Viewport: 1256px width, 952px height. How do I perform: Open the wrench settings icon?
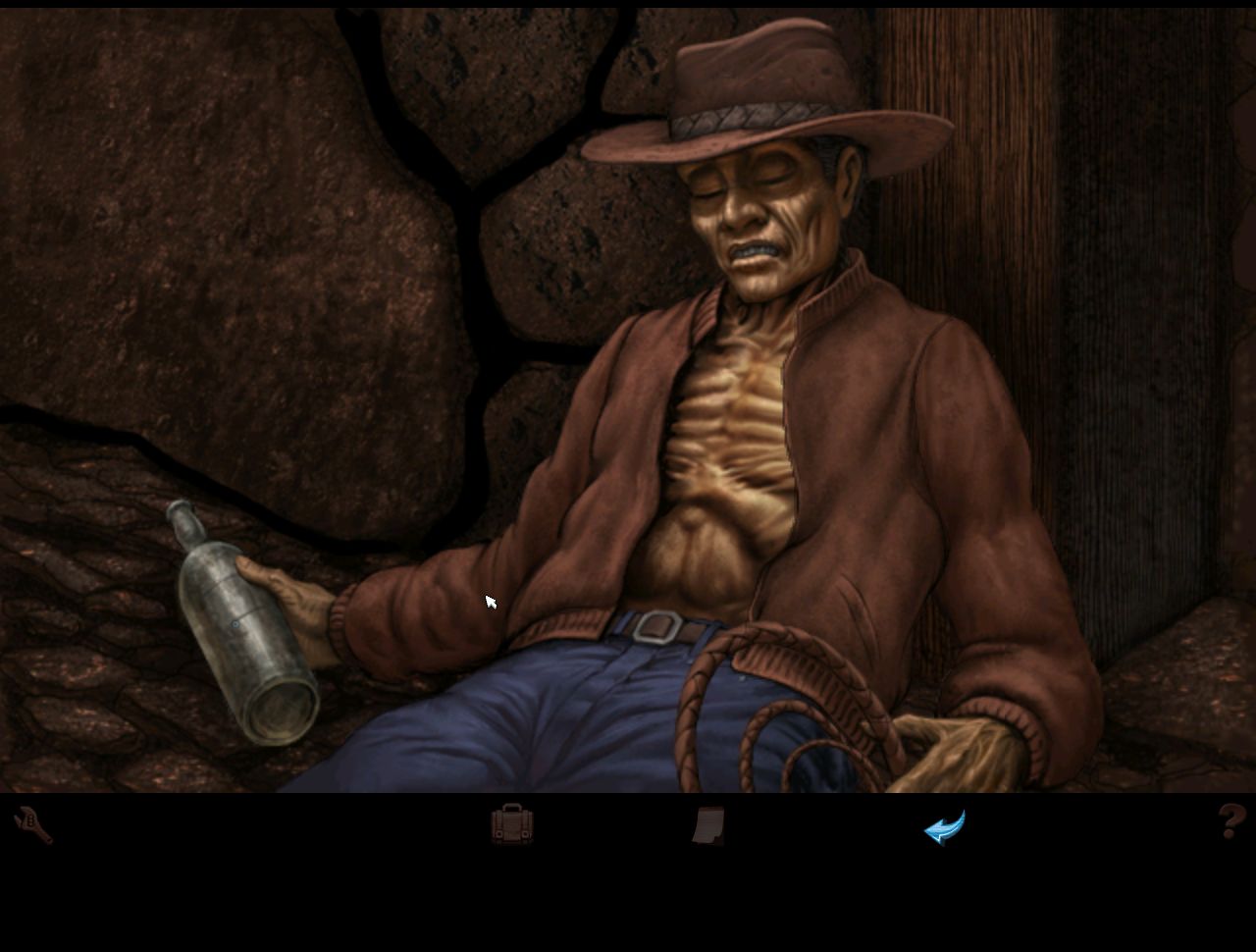[33, 825]
